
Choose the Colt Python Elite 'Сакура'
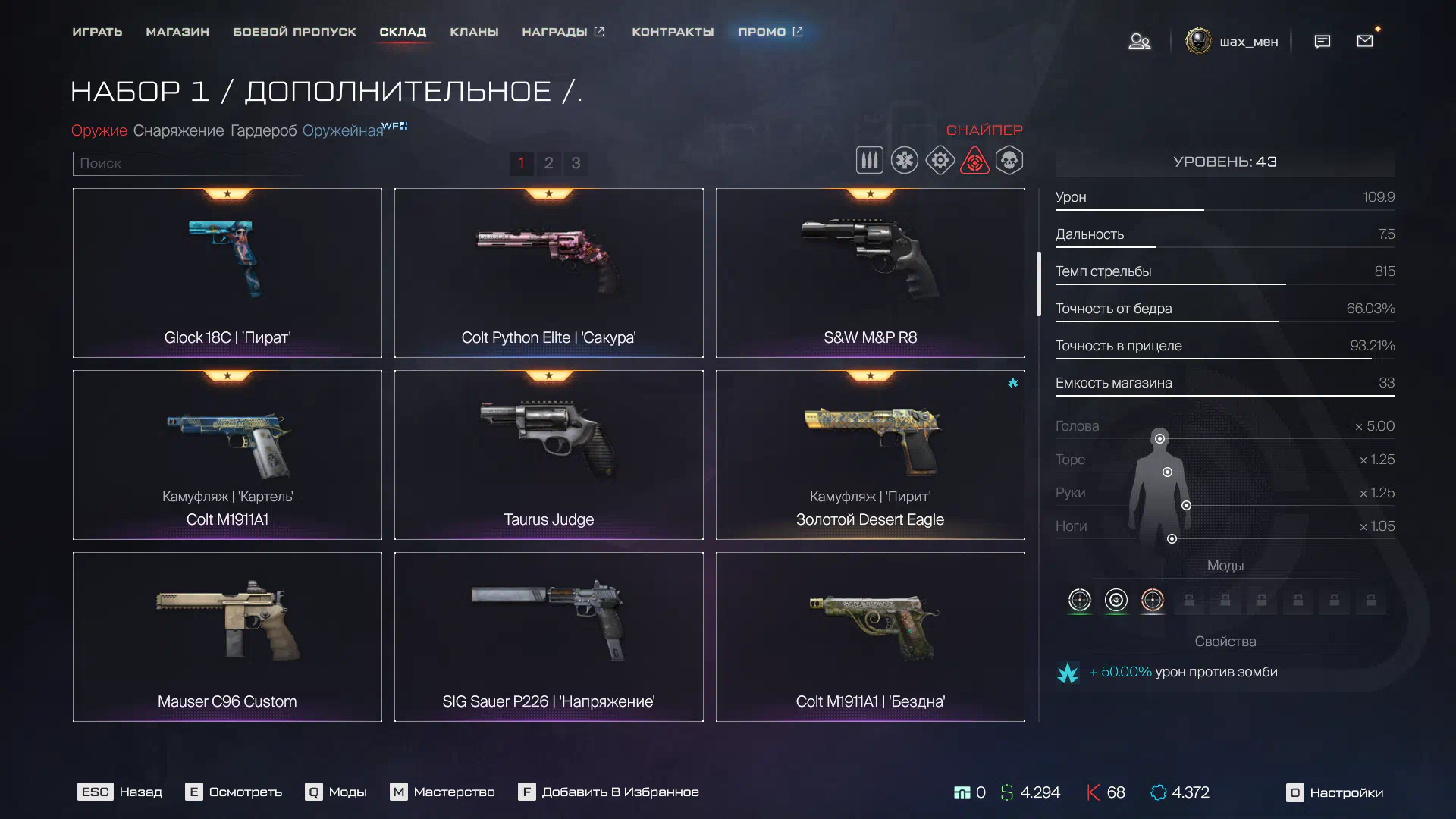[x=548, y=273]
